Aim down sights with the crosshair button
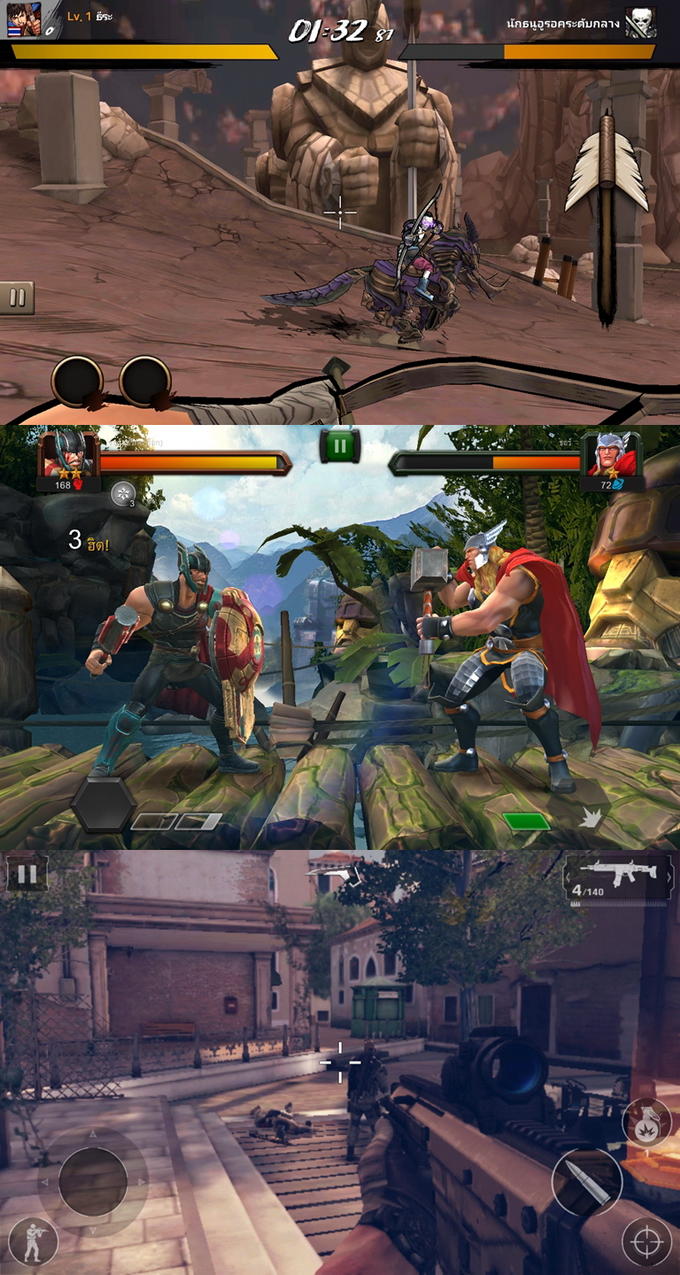This screenshot has height=1275, width=680. [646, 1242]
